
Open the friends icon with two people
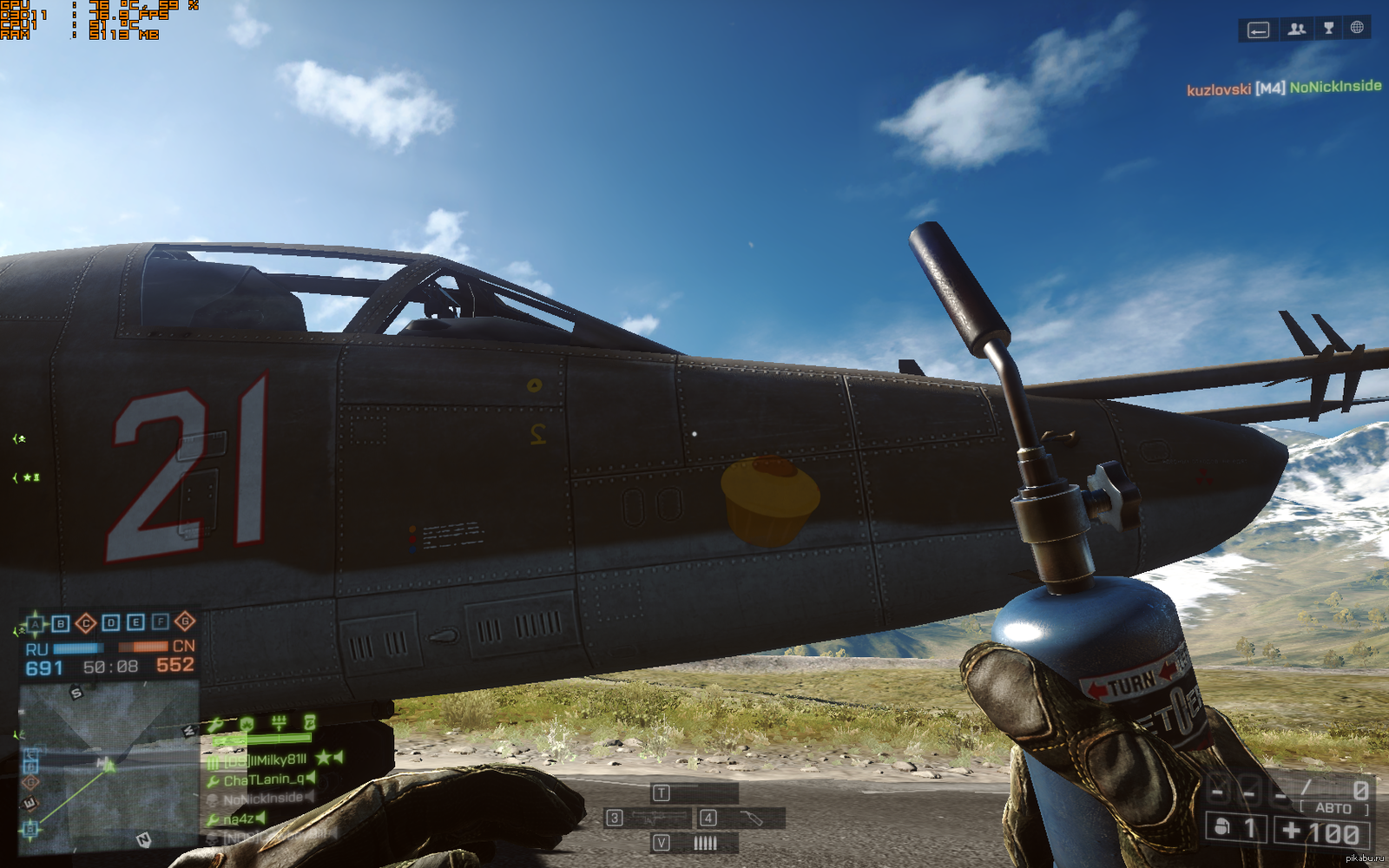pyautogui.click(x=1297, y=30)
